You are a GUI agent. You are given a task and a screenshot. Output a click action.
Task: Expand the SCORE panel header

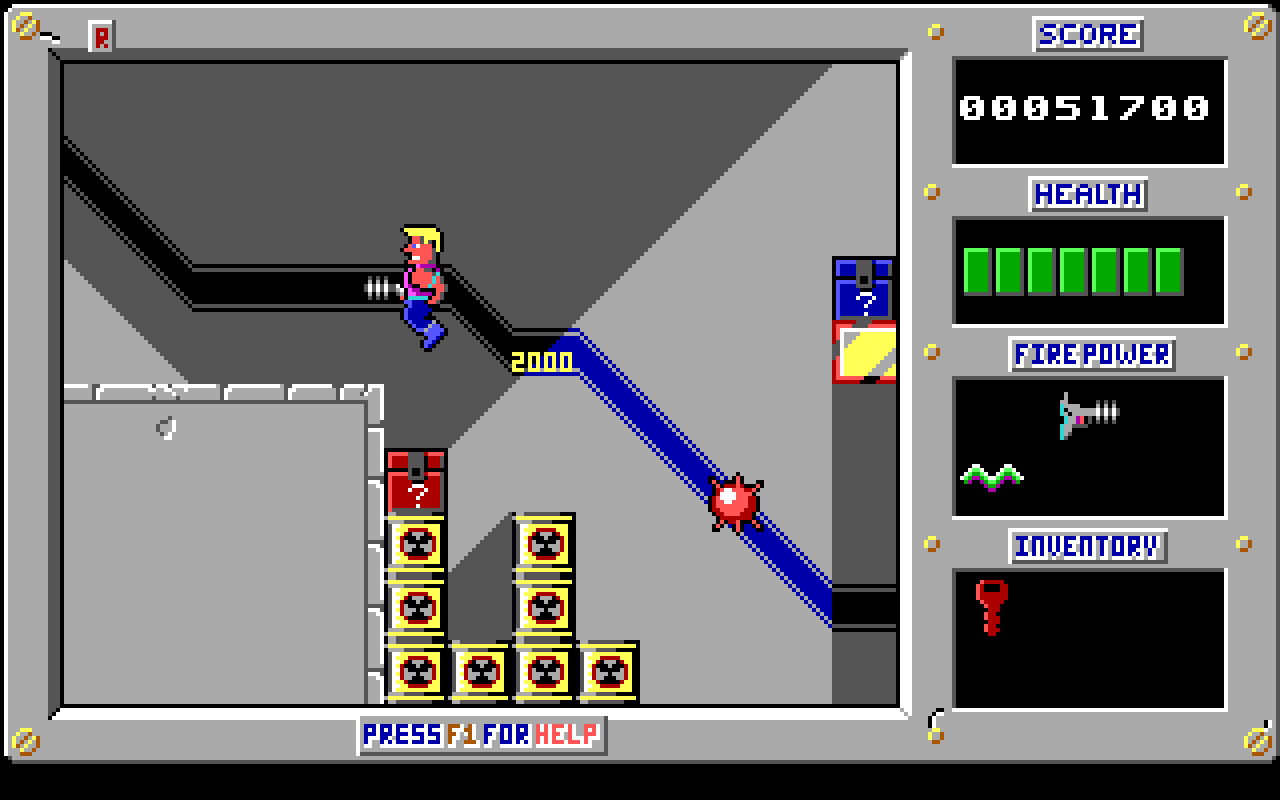[1087, 33]
